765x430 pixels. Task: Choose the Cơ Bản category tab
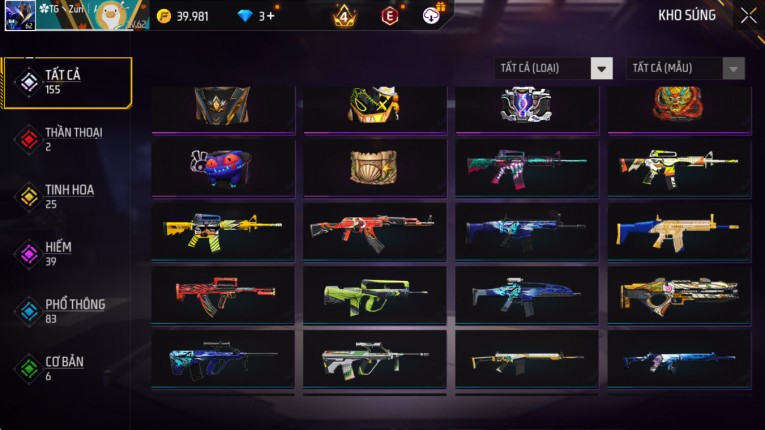click(66, 367)
